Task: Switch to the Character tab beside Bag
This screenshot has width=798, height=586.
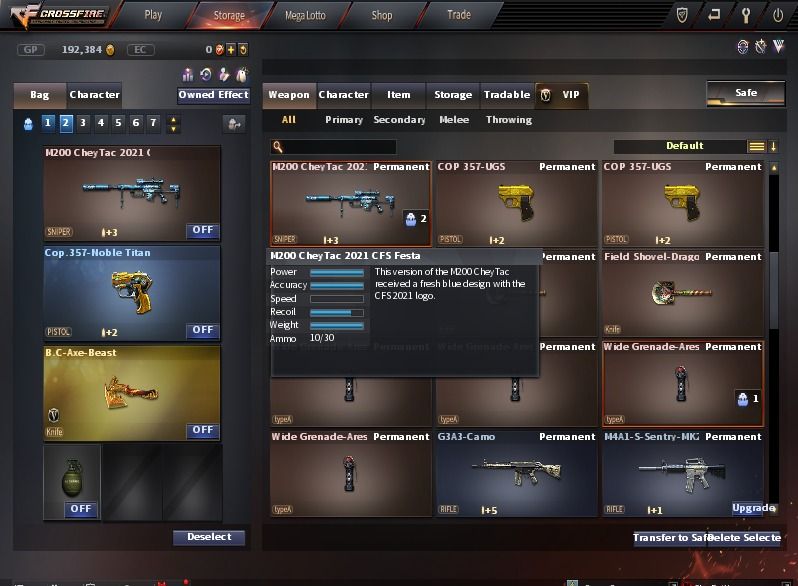Action: [95, 95]
